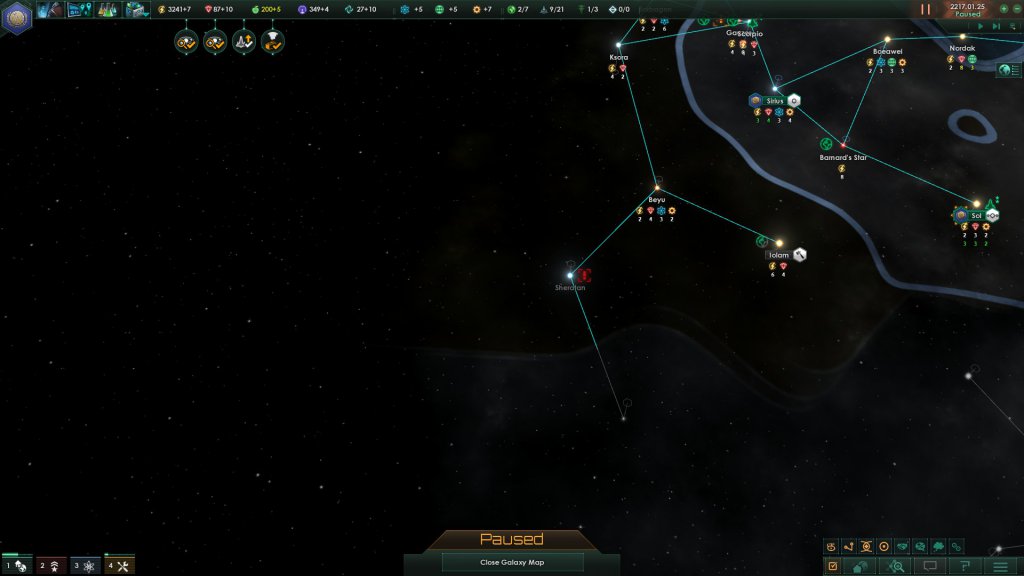Toggle the orange checkbox in bottom bar
The height and width of the screenshot is (576, 1024).
832,566
